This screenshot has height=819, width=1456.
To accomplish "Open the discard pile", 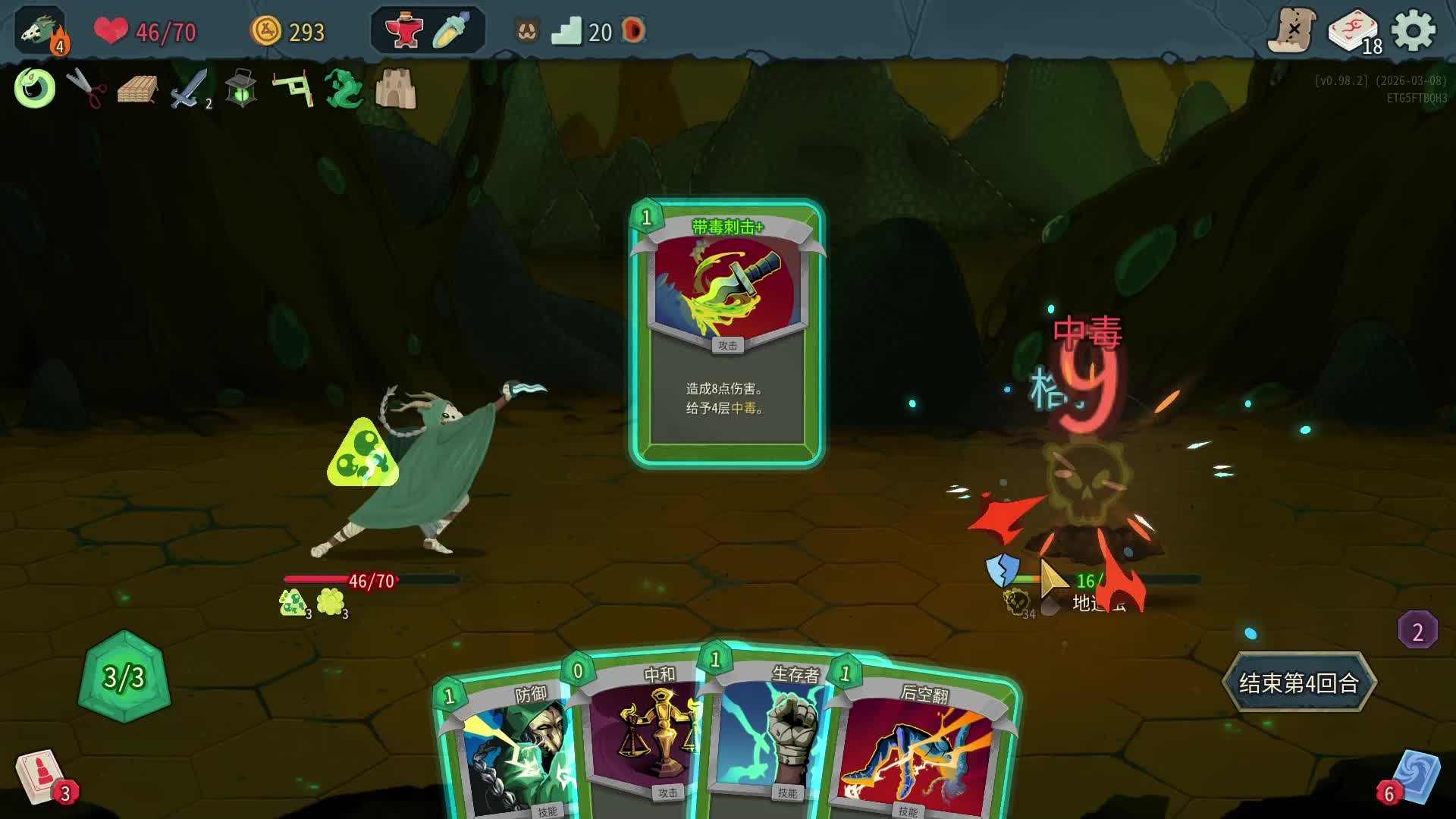I will pyautogui.click(x=1414, y=777).
